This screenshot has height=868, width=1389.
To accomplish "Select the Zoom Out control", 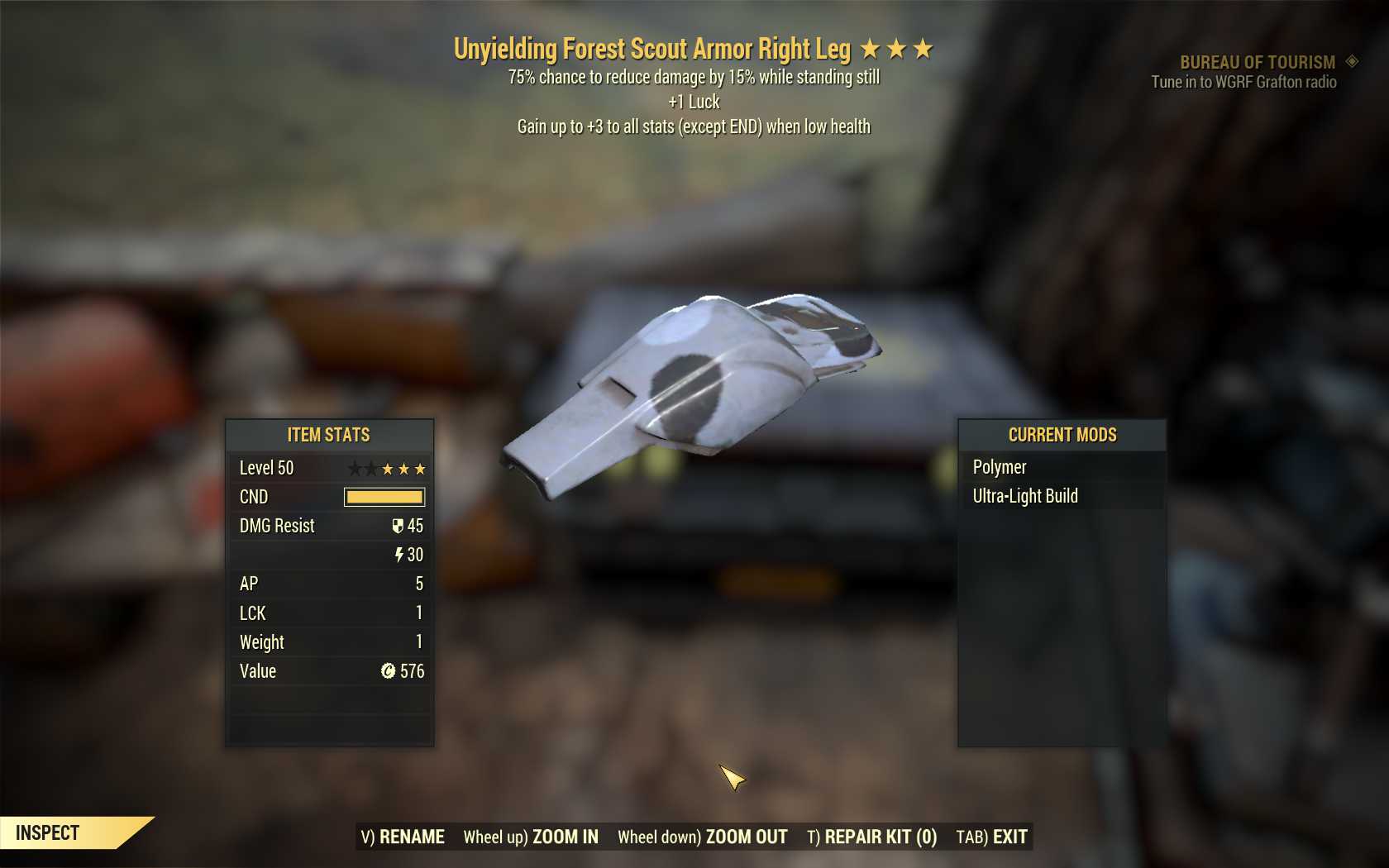I will 703,837.
